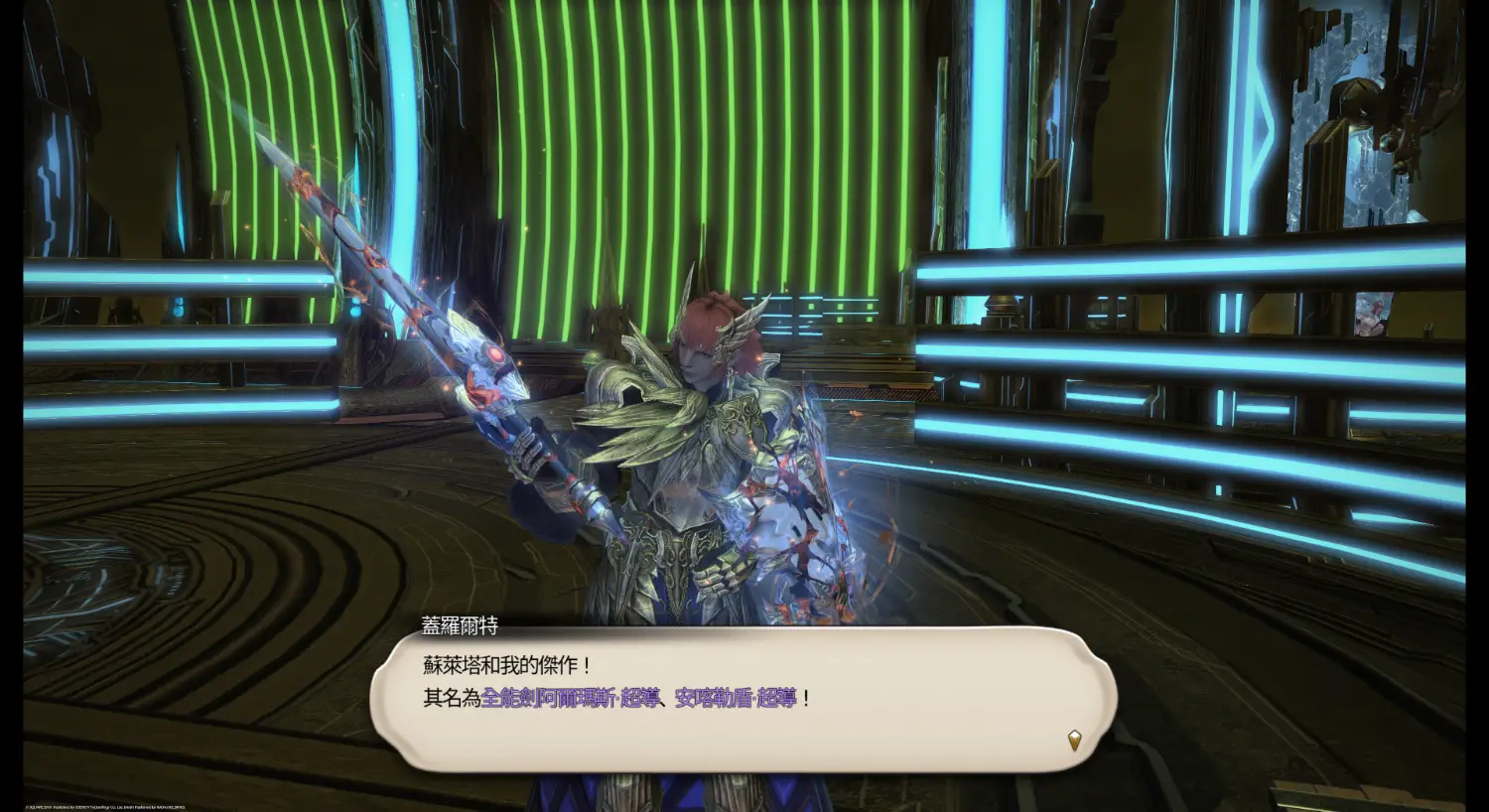The width and height of the screenshot is (1489, 812).
Task: Click the dialogue advance arrow indicator
Action: click(x=1074, y=740)
